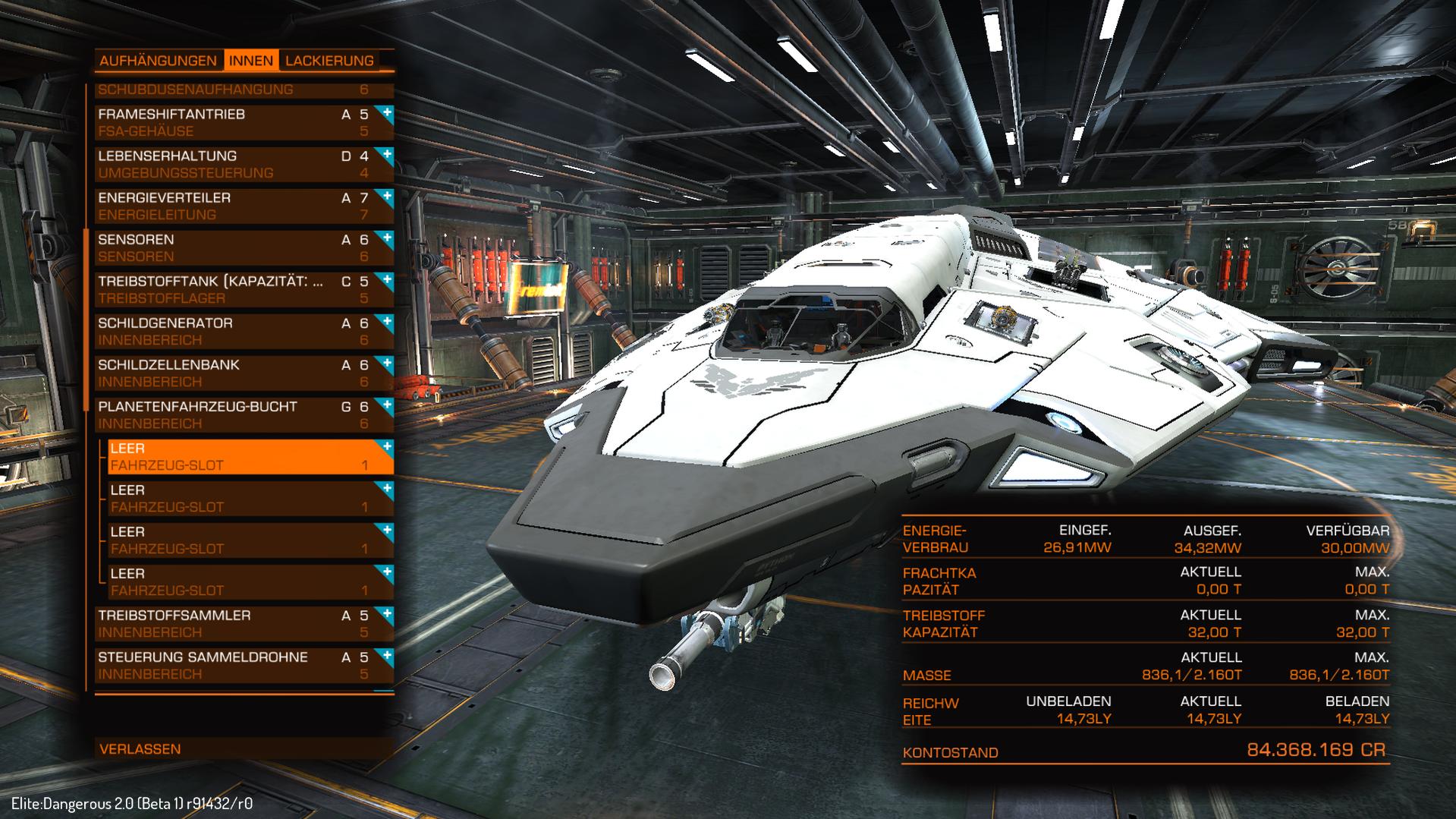Open the Lackierung tab
This screenshot has width=1456, height=819.
(329, 61)
